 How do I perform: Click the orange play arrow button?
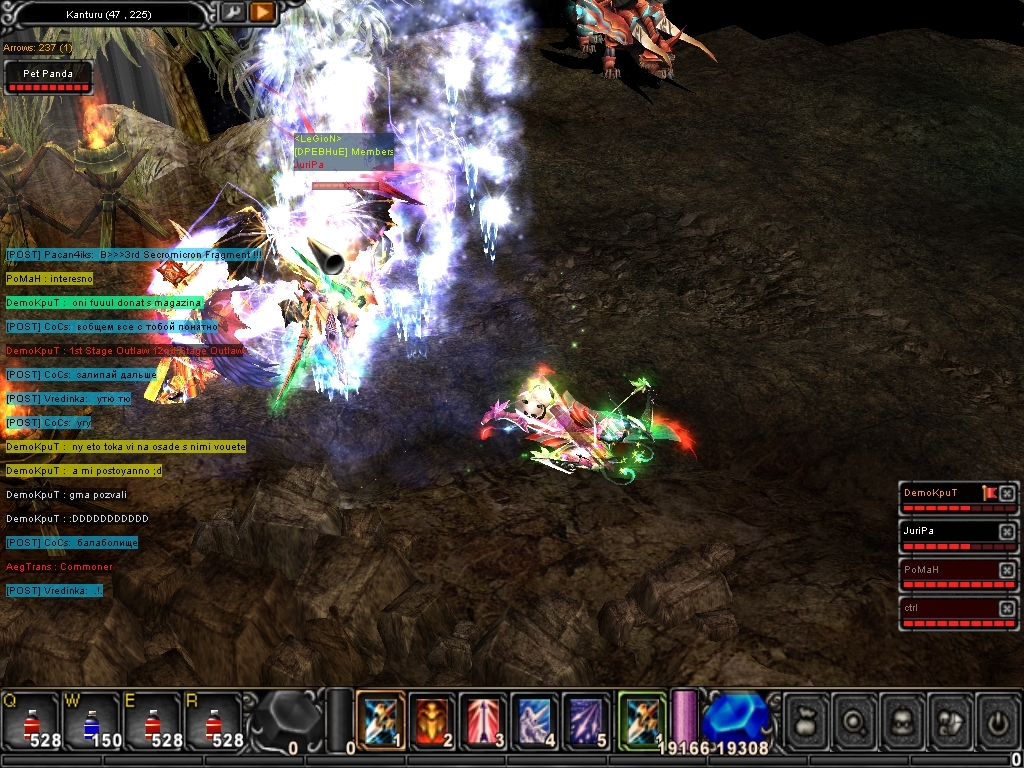coord(262,13)
